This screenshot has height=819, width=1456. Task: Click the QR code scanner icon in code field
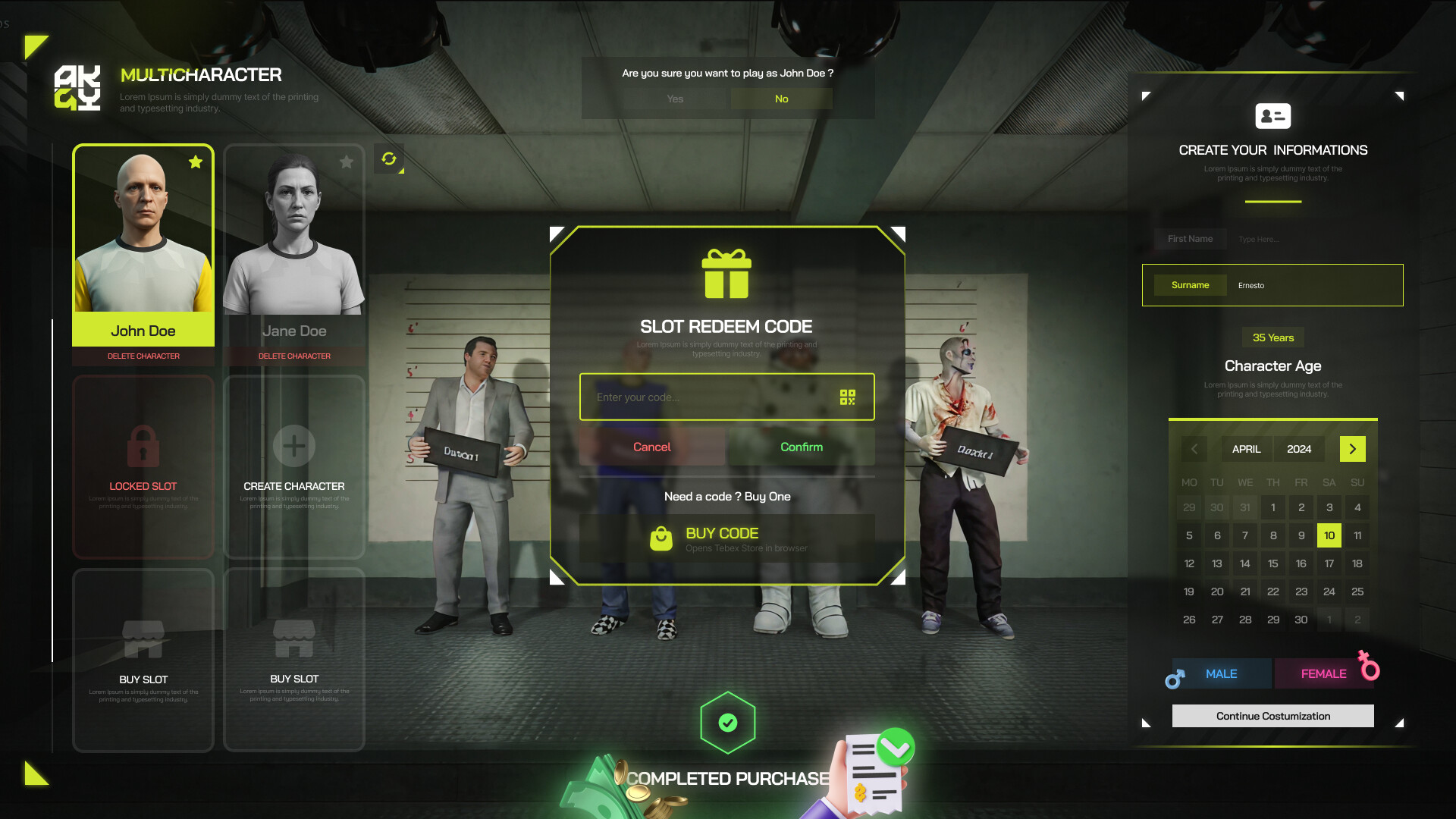(x=849, y=396)
